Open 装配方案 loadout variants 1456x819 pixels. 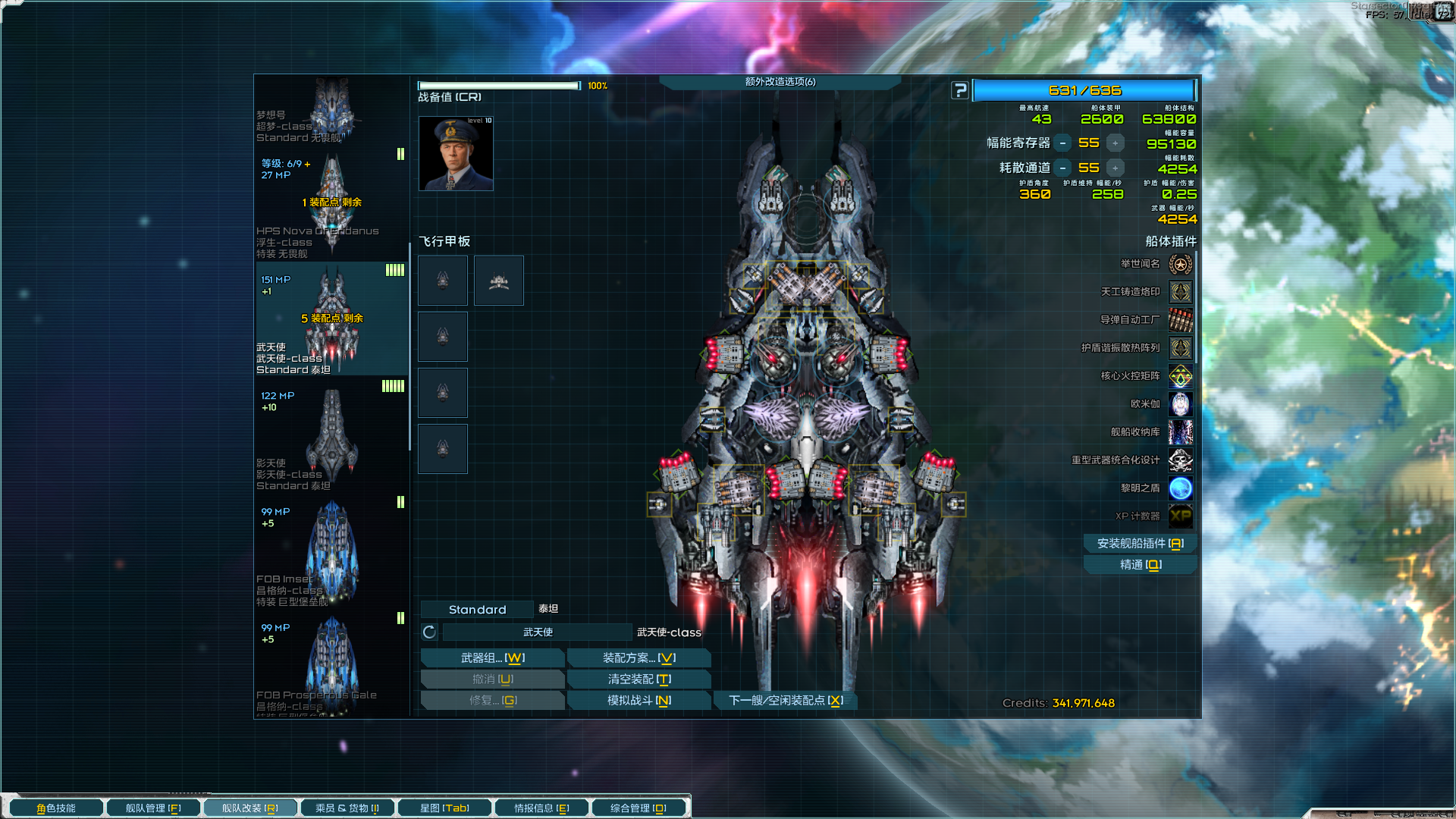point(639,658)
